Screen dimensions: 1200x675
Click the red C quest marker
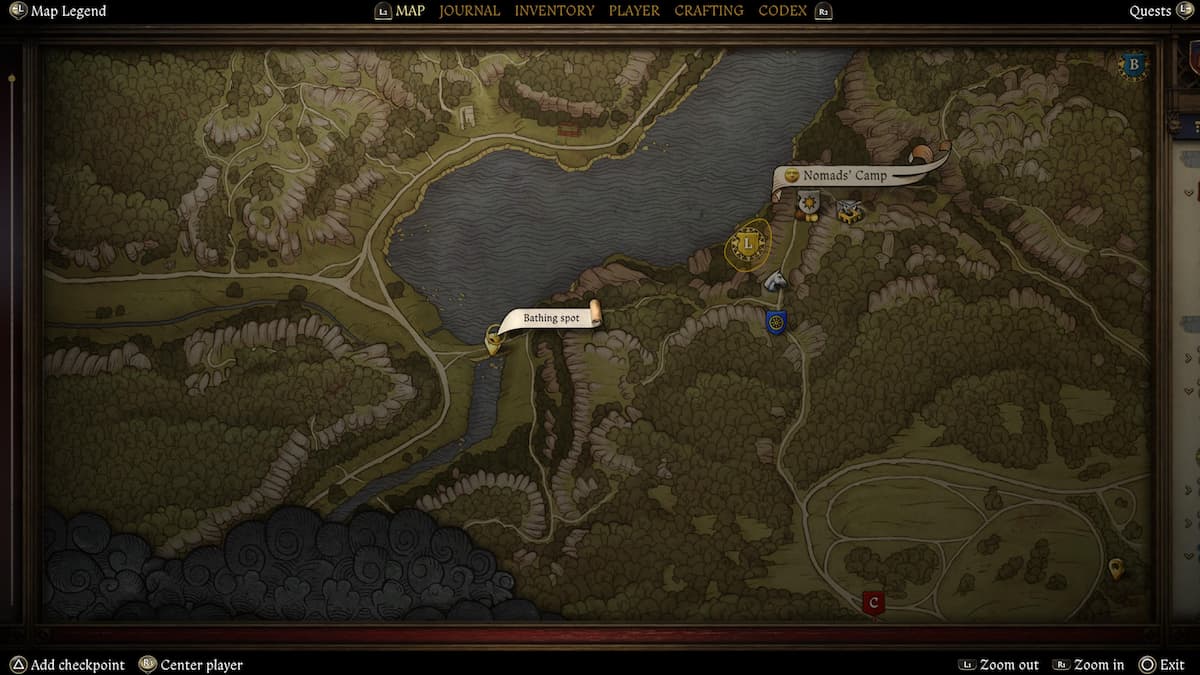[x=874, y=602]
